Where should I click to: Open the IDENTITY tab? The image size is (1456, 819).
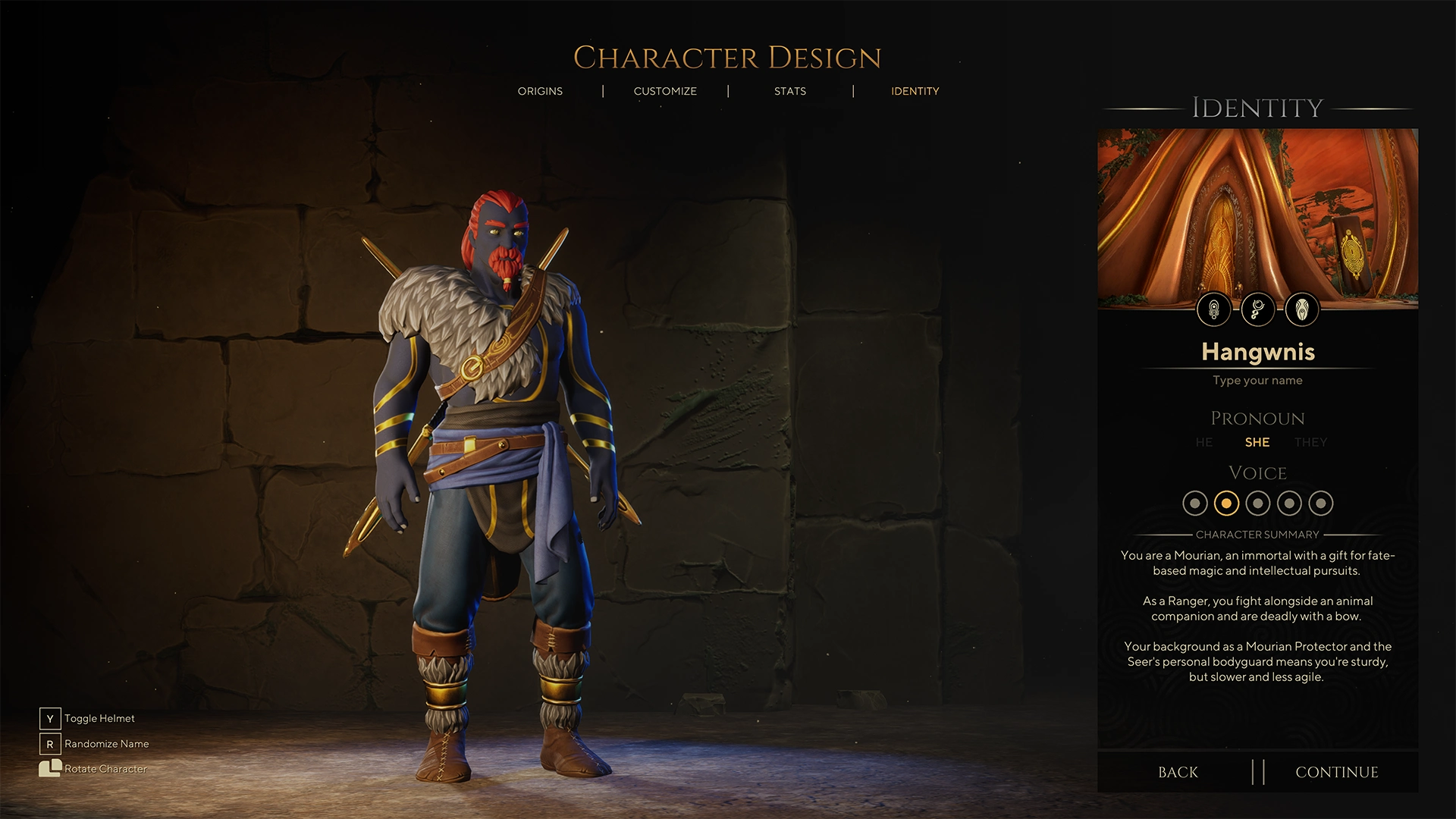tap(915, 91)
